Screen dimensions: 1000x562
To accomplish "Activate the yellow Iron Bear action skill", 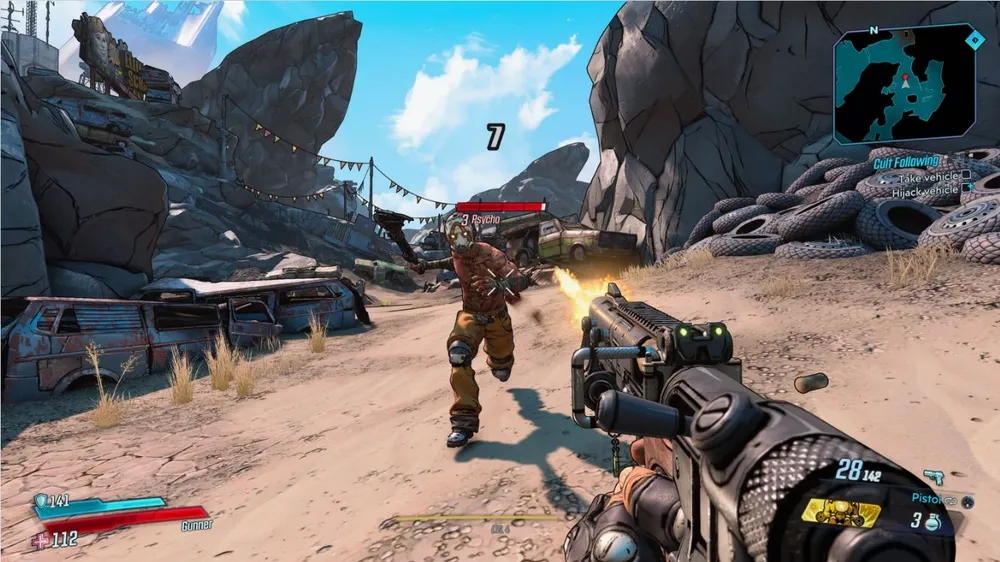I will (x=840, y=513).
